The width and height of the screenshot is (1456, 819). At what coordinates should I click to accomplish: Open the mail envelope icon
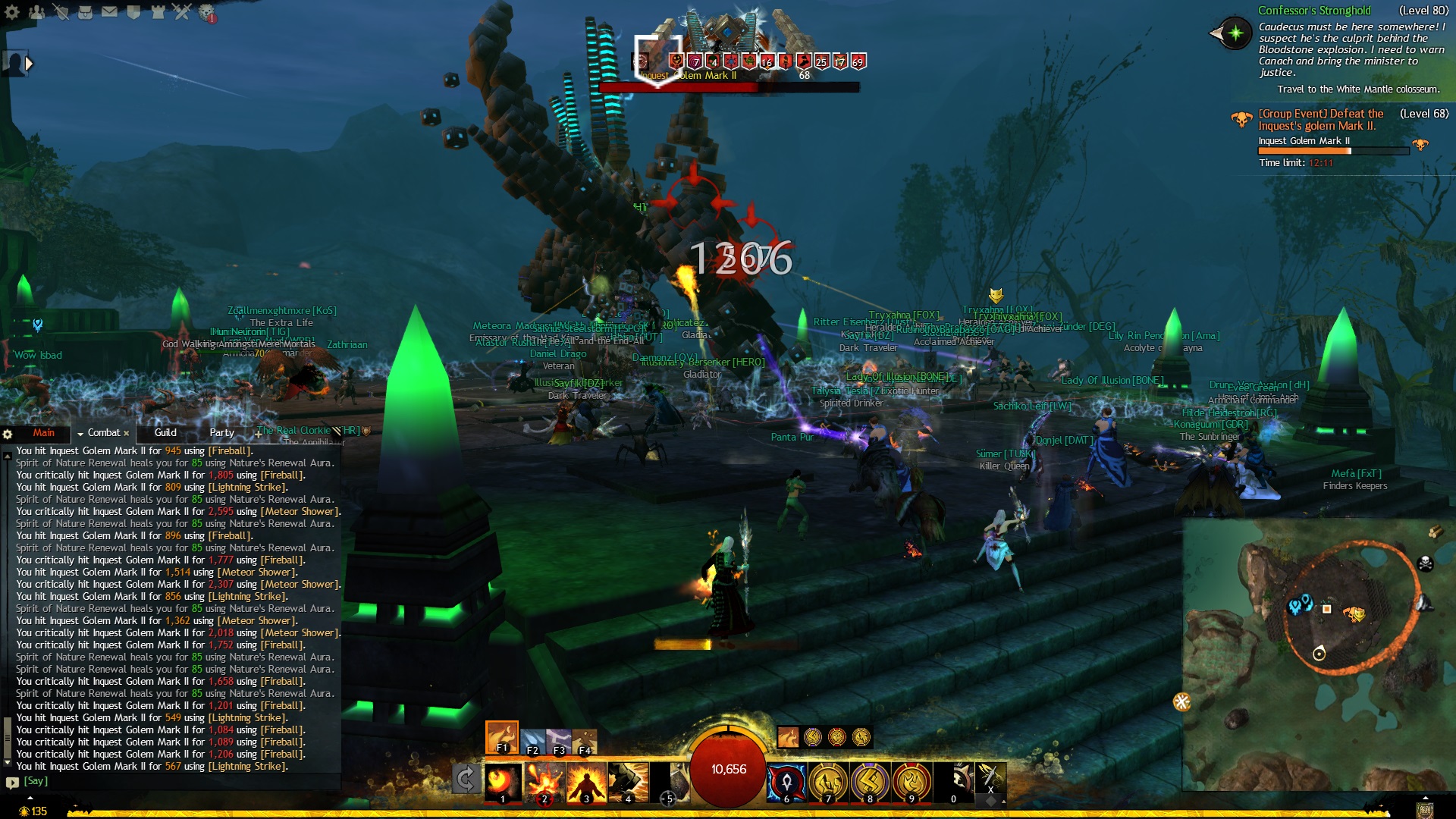click(x=110, y=12)
